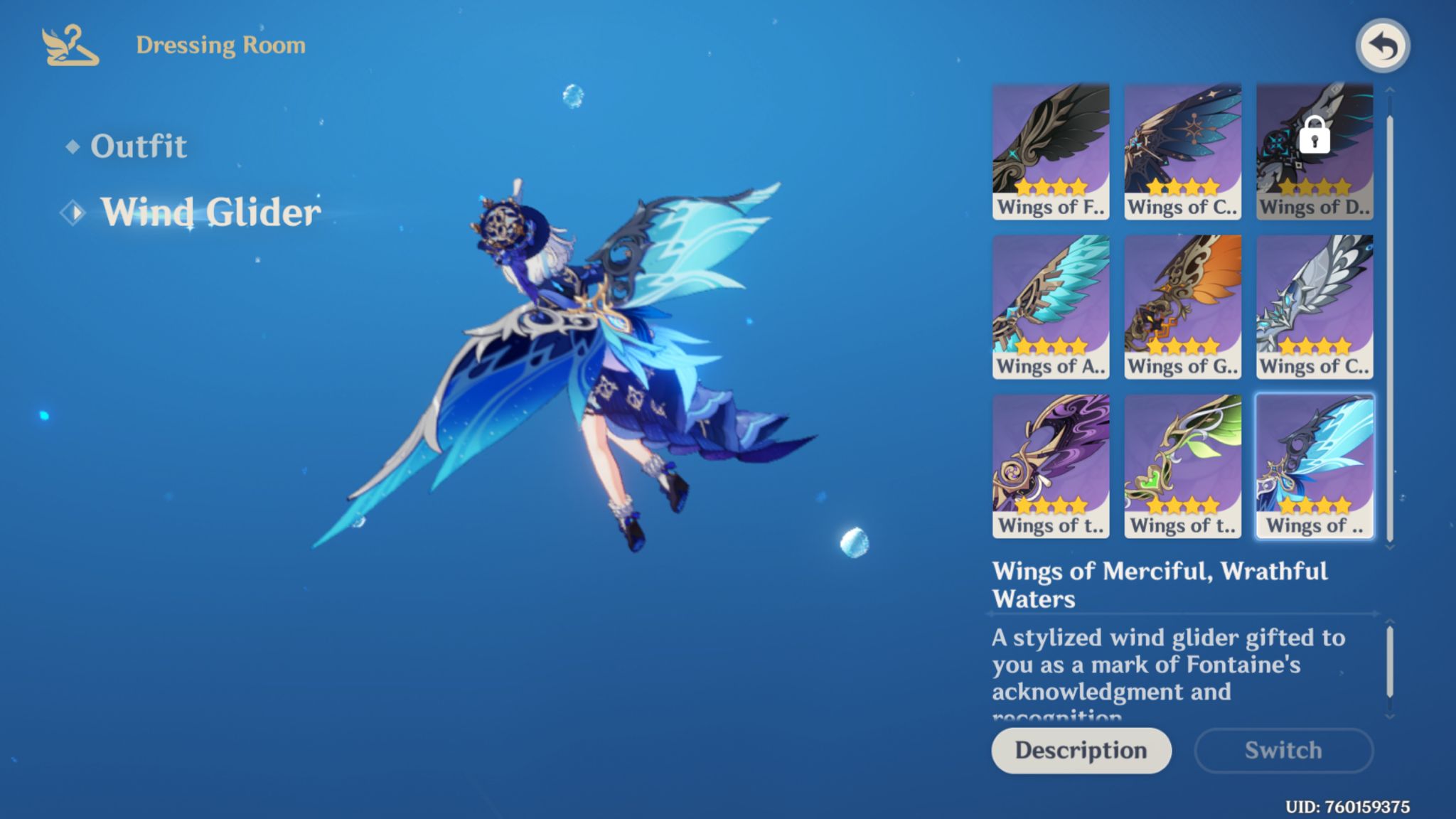Select the starry blue Wings of C.. glider
Image resolution: width=1456 pixels, height=819 pixels.
(x=1182, y=149)
